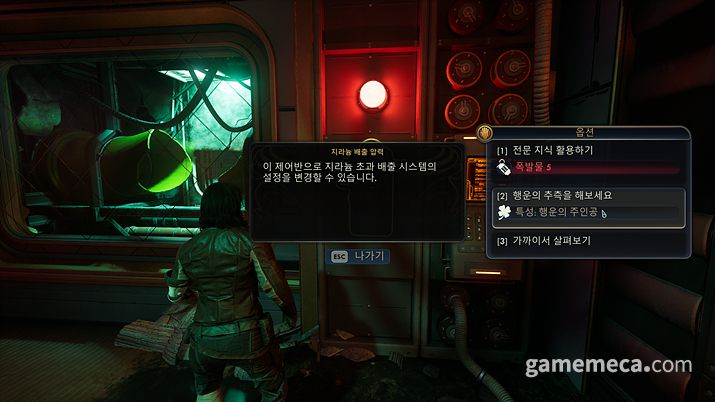Click the 나가기 exit button
This screenshot has height=402, width=715.
tap(359, 256)
